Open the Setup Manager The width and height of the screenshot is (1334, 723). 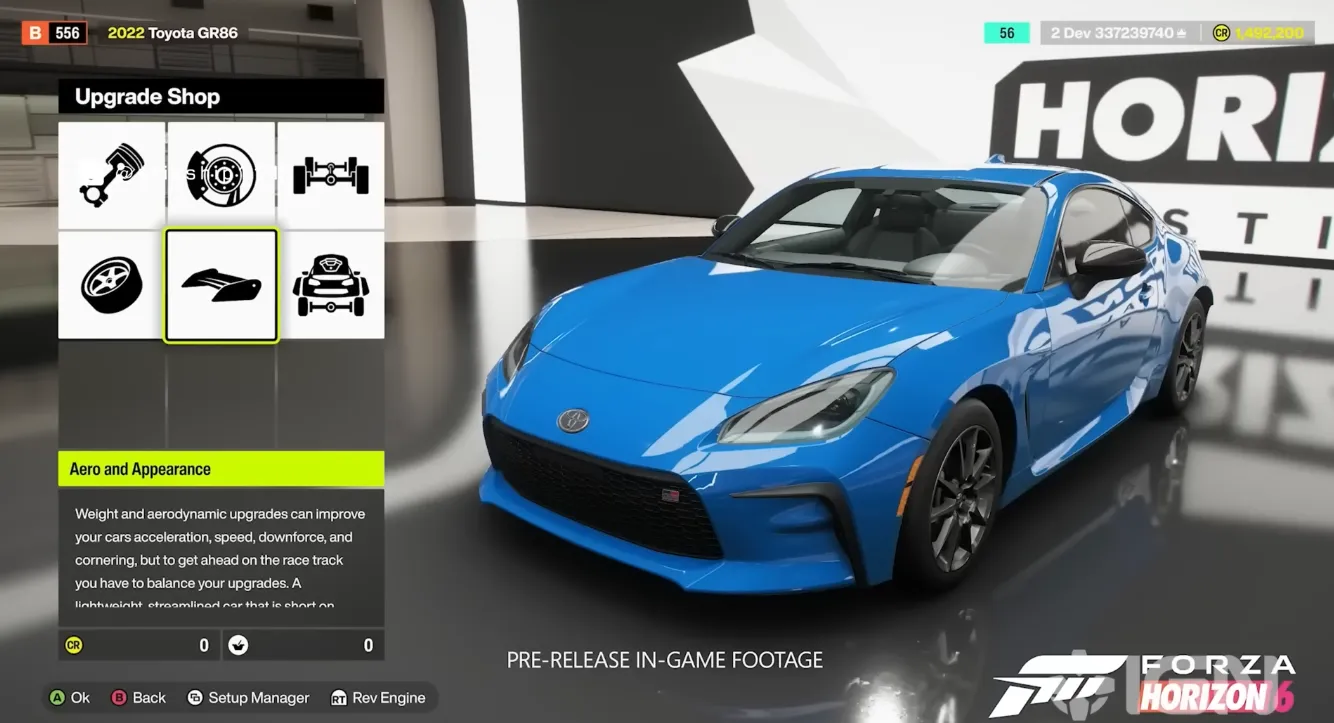click(248, 697)
